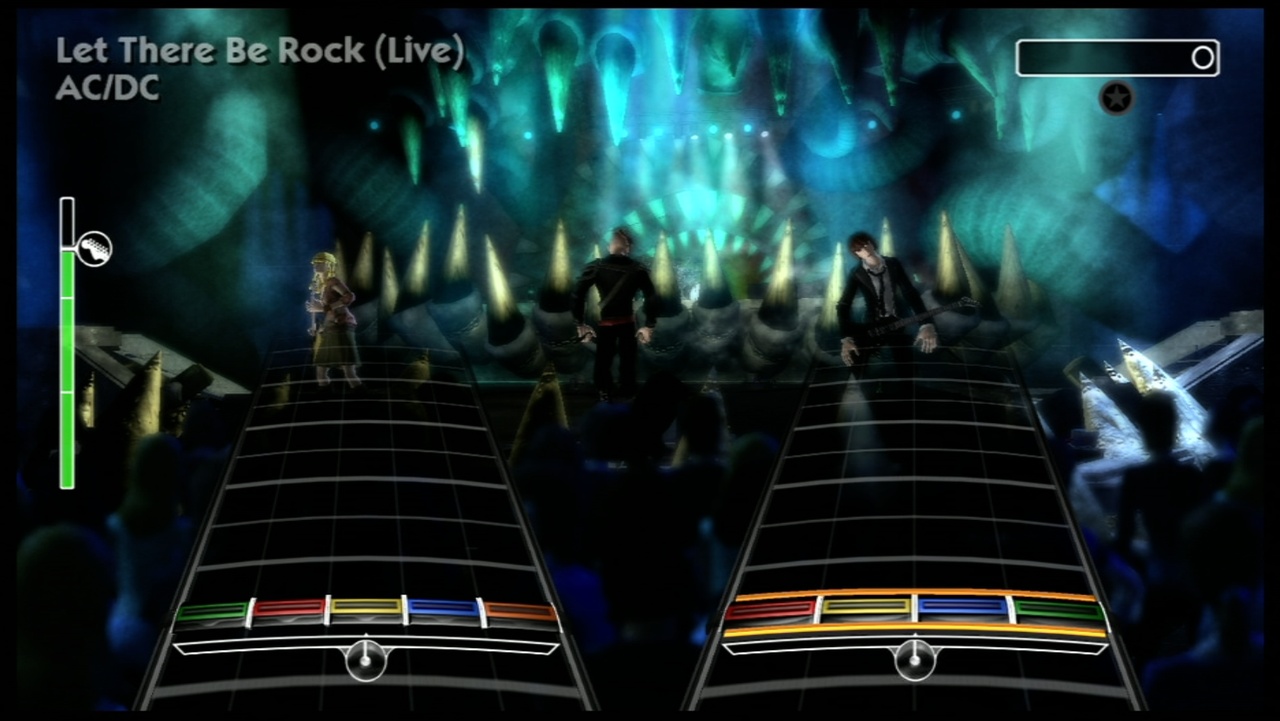Click the orange fret target on the right highway
The width and height of the screenshot is (1280, 721).
(x=915, y=626)
